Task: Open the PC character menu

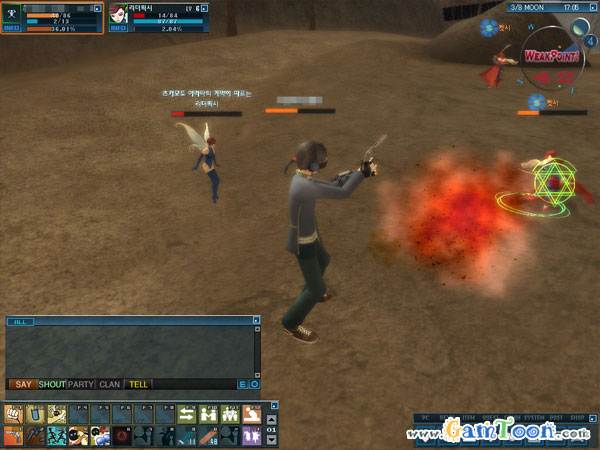Action: [424, 417]
